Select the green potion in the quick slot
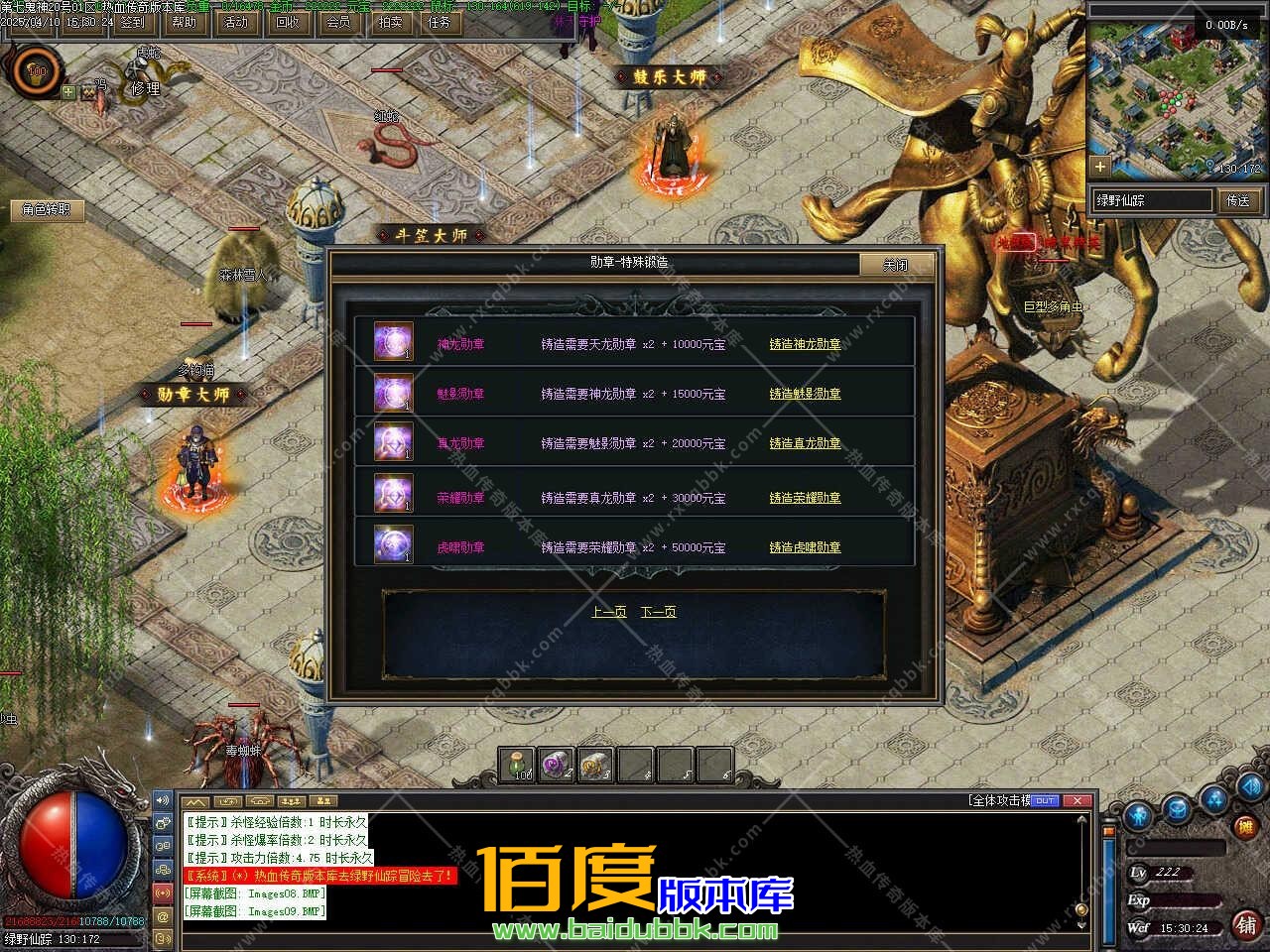The image size is (1270, 952). pos(517,764)
